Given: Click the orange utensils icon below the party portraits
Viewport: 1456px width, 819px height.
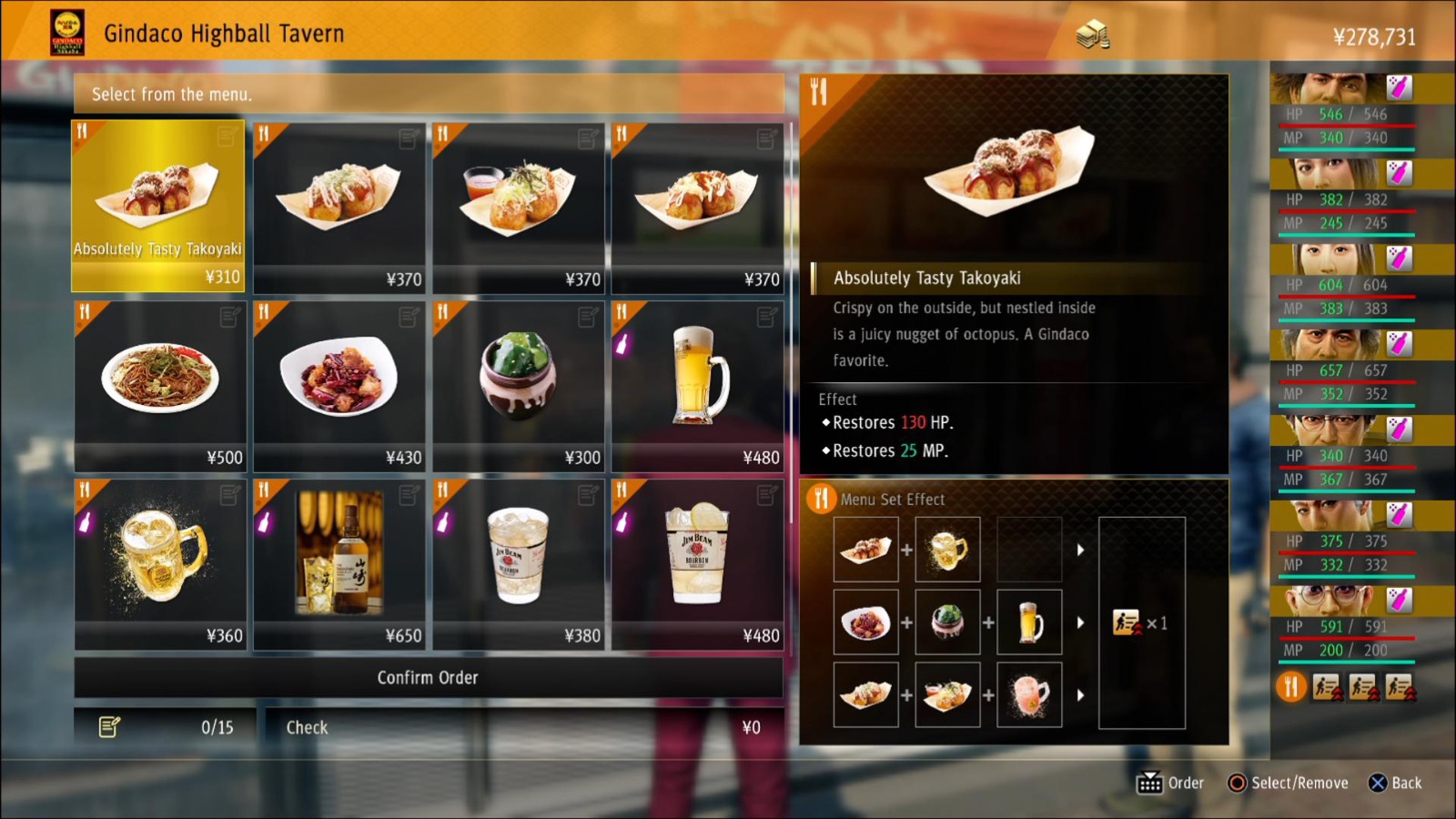Looking at the screenshot, I should click(1289, 689).
